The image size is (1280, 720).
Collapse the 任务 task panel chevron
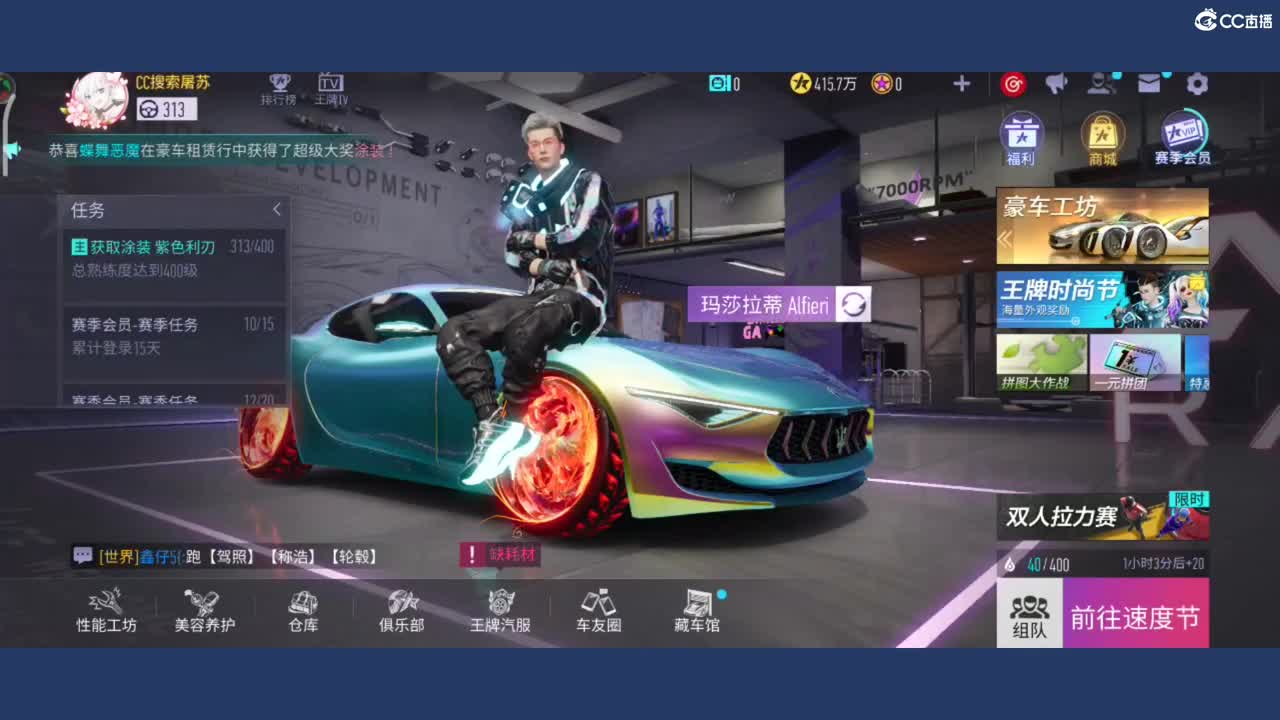(x=277, y=210)
